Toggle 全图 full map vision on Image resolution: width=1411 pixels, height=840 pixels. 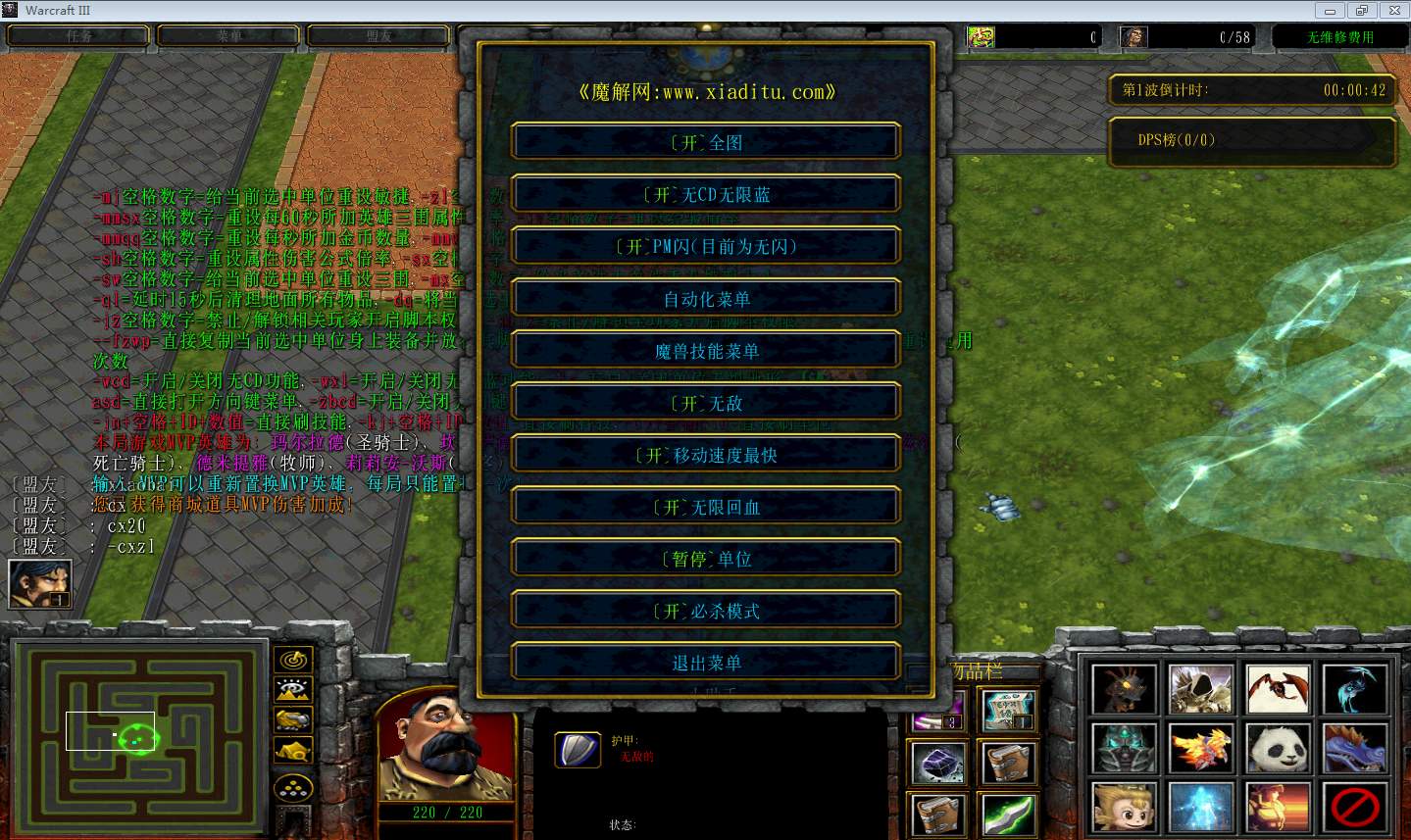(x=705, y=141)
